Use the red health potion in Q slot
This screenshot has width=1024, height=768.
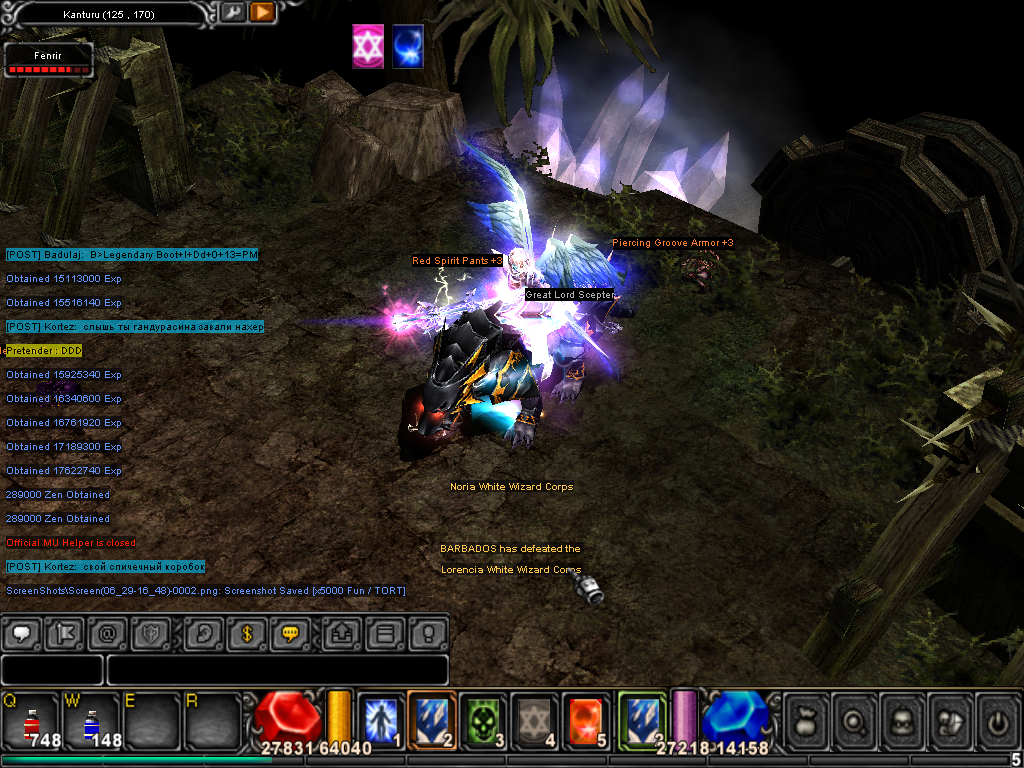(30, 720)
